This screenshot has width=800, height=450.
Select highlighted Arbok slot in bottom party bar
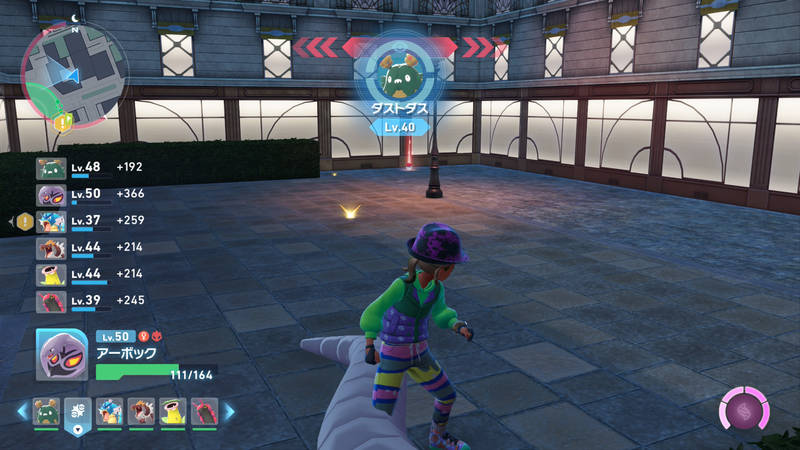coord(78,411)
